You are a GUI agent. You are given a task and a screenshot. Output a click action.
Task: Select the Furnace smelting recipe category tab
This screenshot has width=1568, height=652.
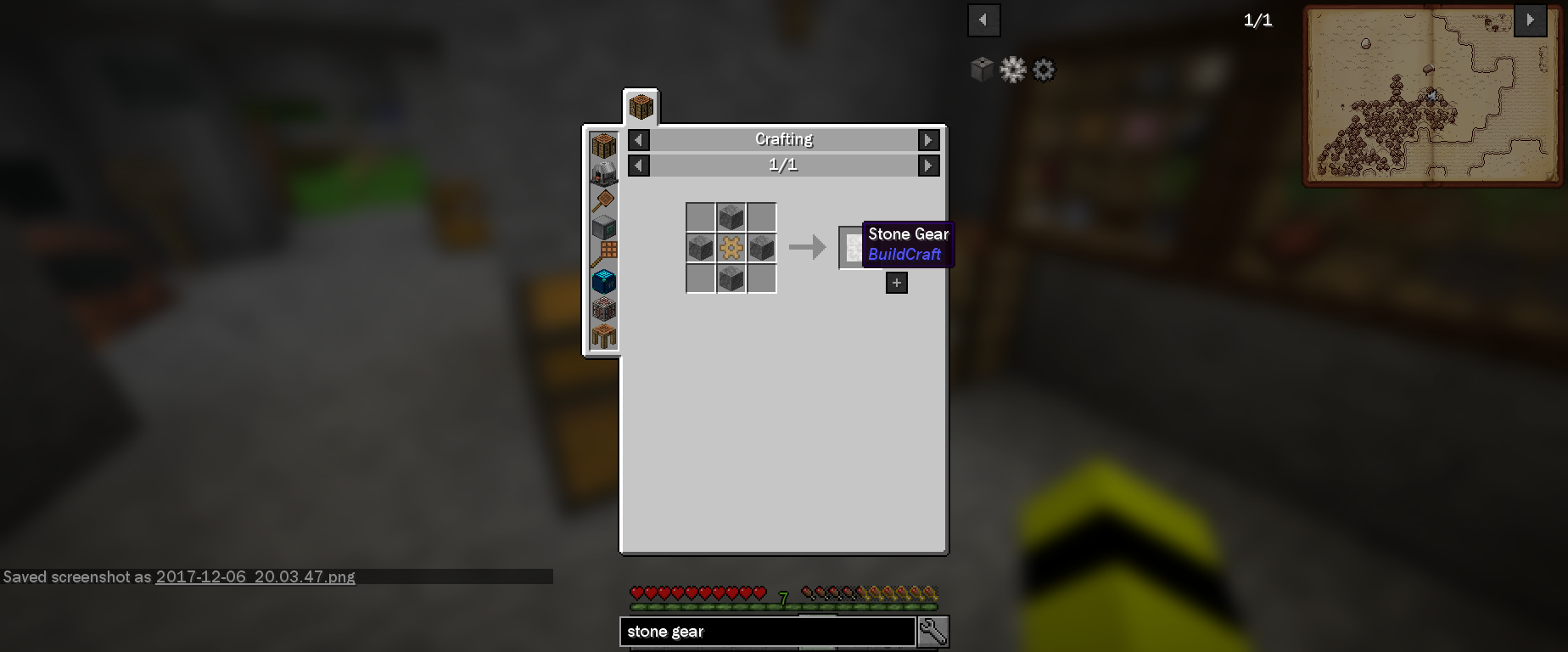pyautogui.click(x=603, y=171)
